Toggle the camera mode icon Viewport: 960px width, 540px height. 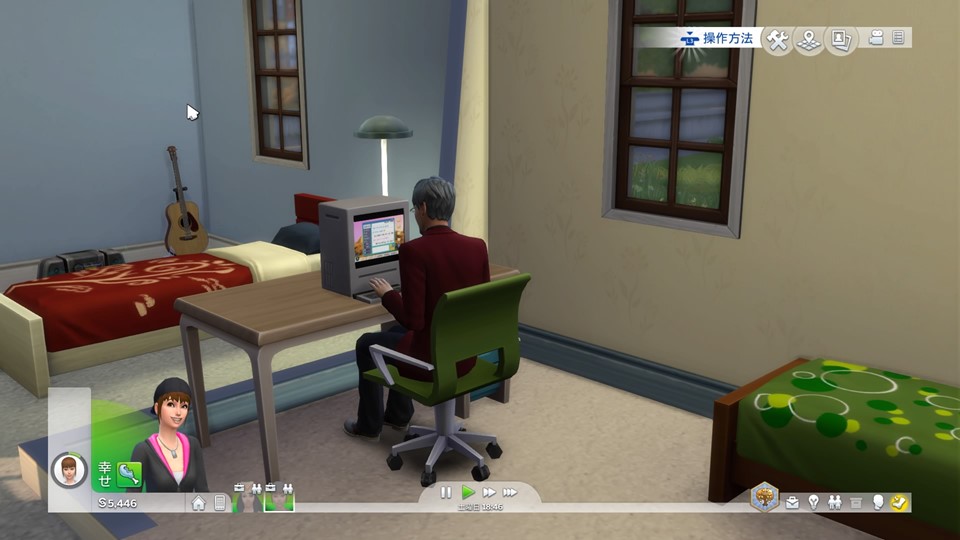(877, 38)
